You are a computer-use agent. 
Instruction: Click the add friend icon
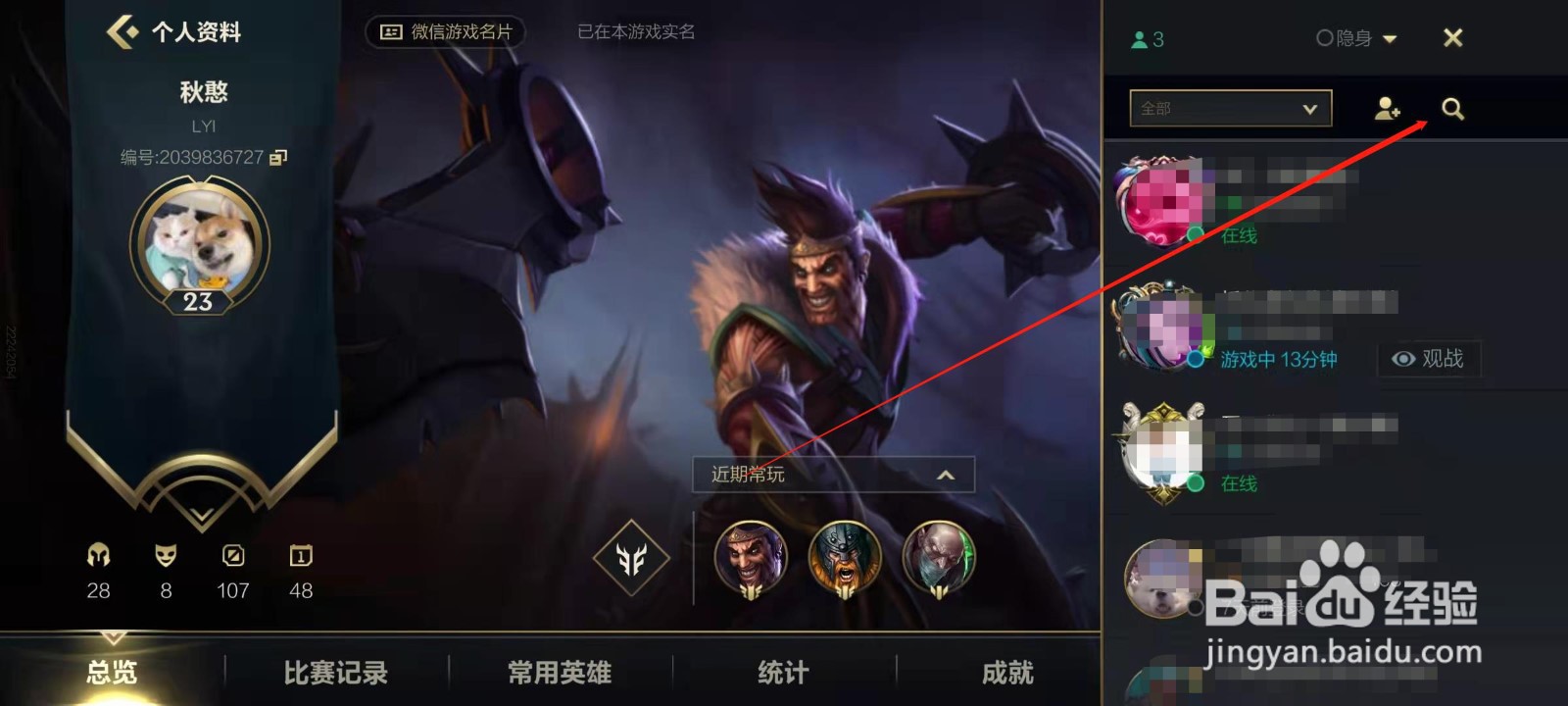click(x=1387, y=110)
